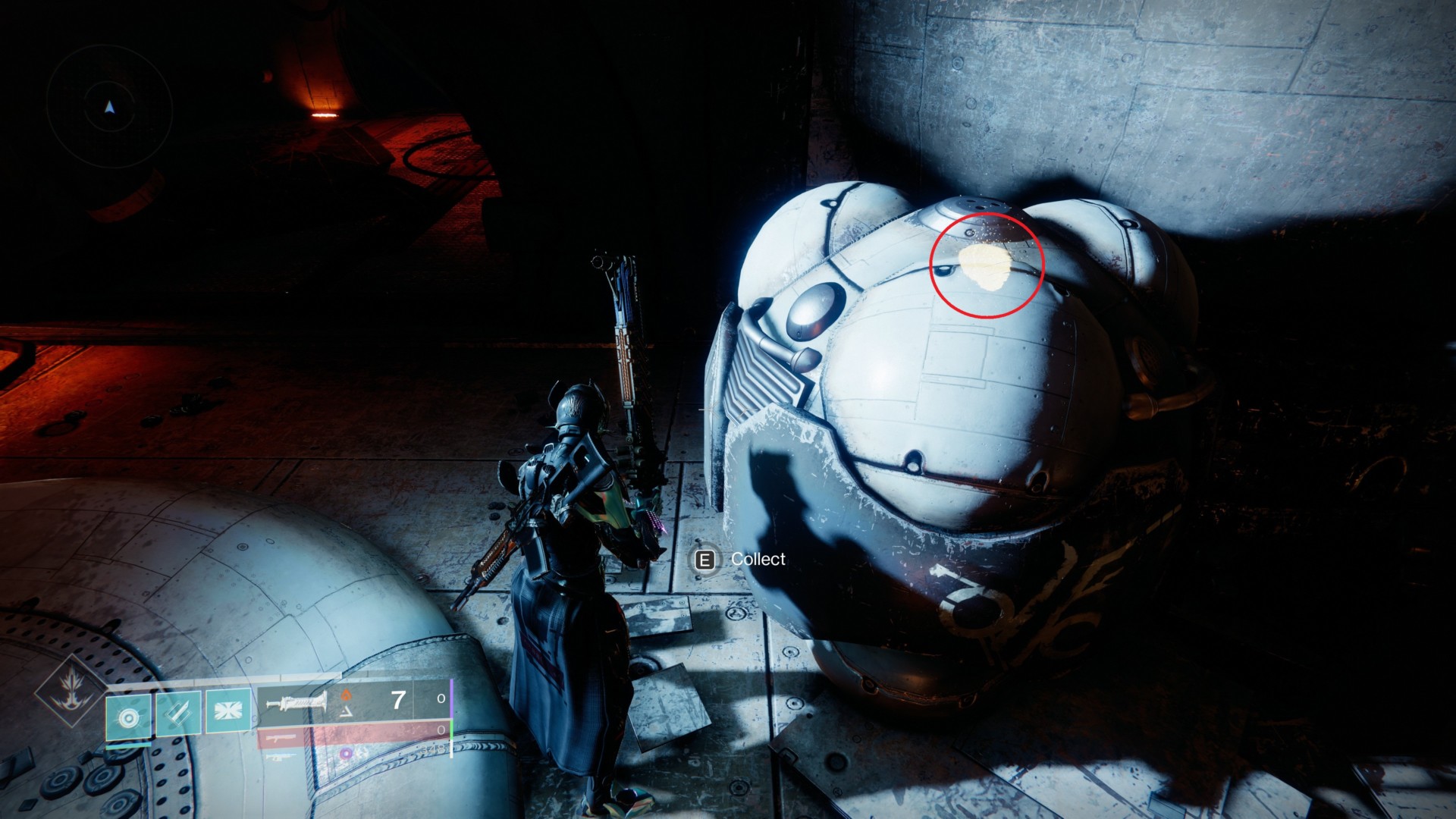Open the circular radar in the corner
The width and height of the screenshot is (1456, 819).
(109, 108)
